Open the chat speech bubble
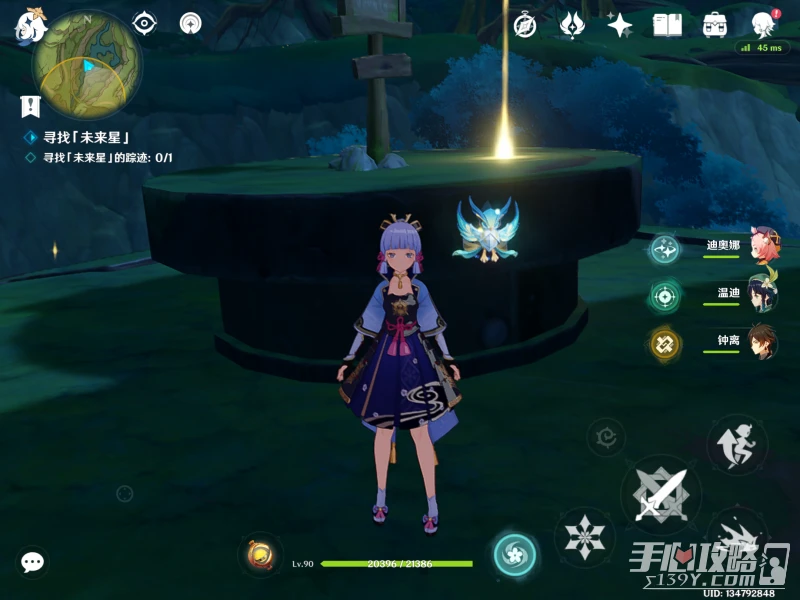 33,562
